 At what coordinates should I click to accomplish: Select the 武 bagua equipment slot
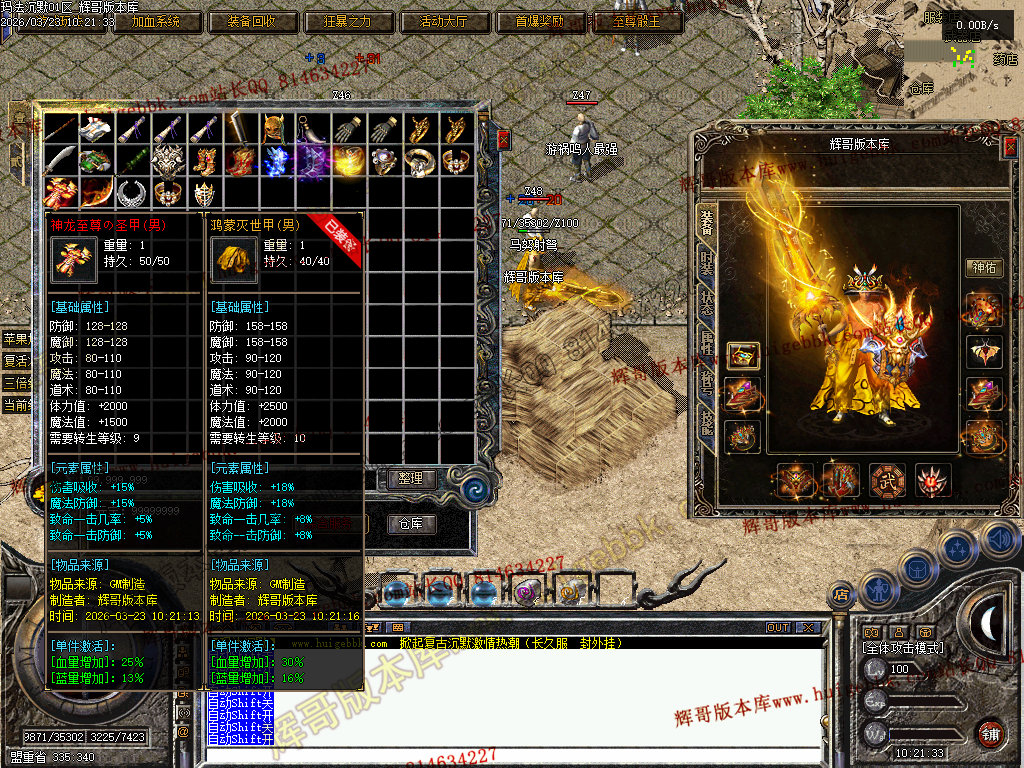886,480
